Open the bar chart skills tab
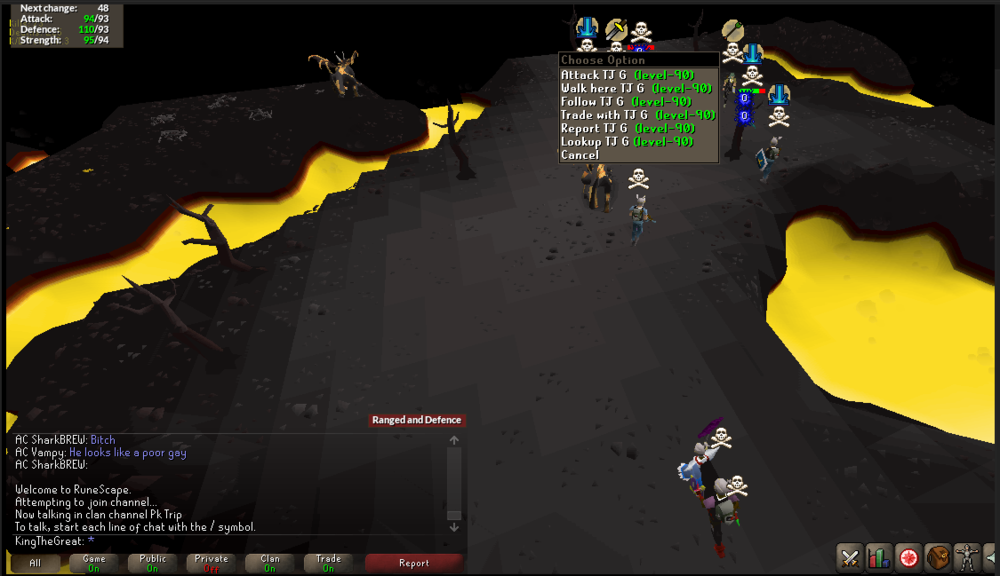The image size is (1000, 576). tap(879, 556)
